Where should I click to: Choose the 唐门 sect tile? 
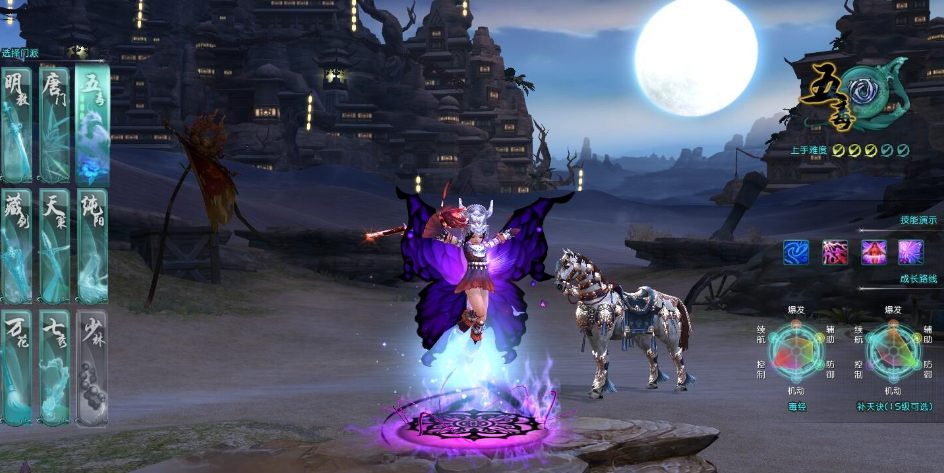pyautogui.click(x=54, y=125)
